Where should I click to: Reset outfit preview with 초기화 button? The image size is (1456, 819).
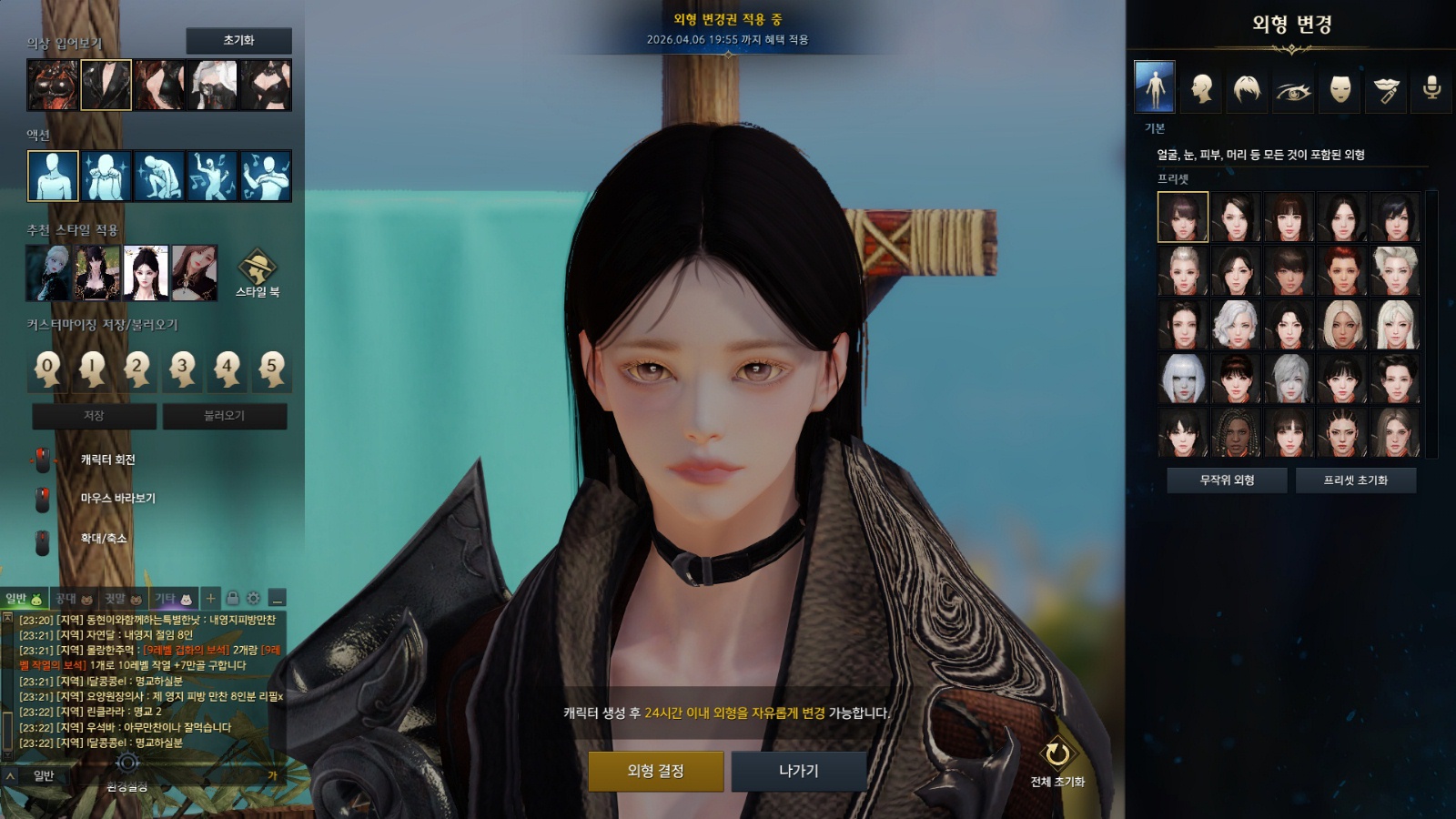pyautogui.click(x=238, y=40)
